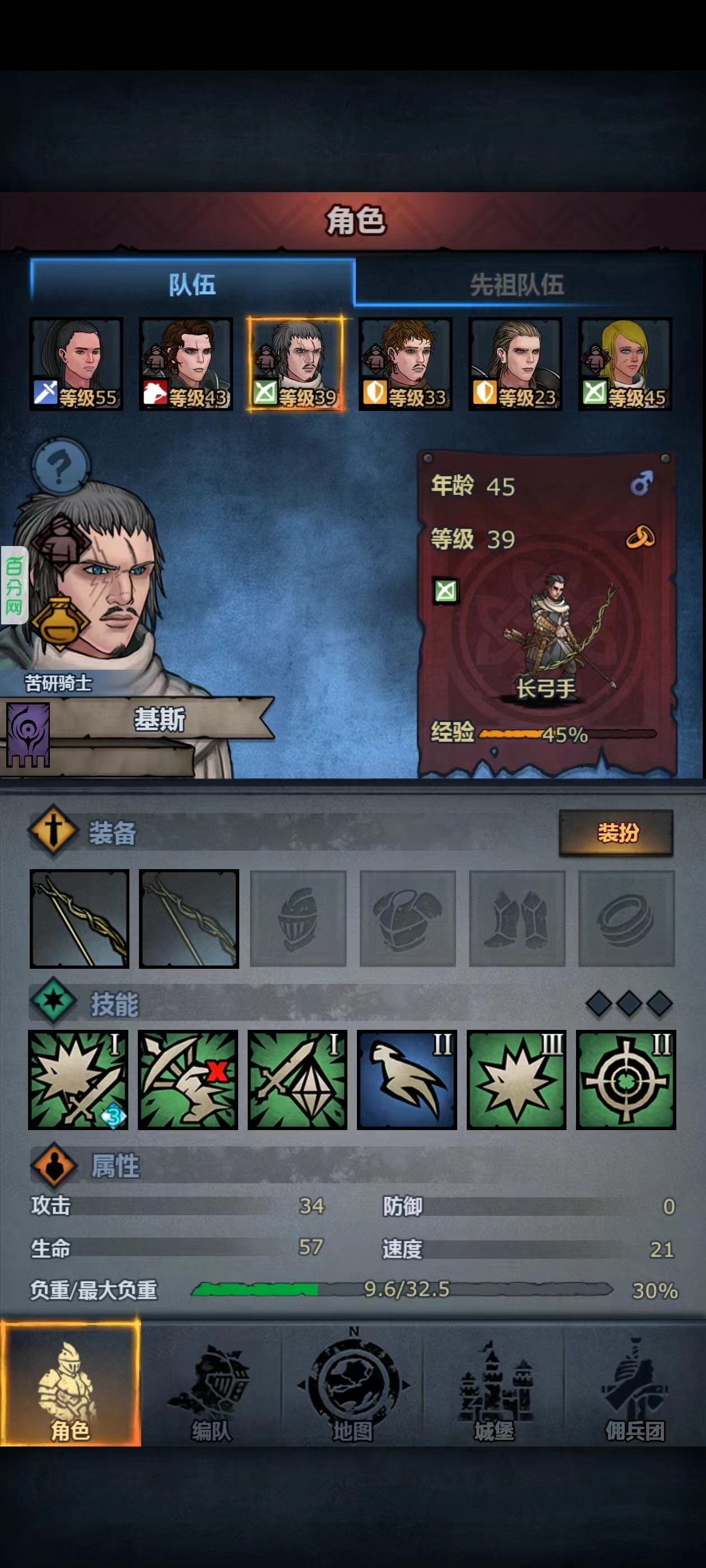Select the blue bird skill icon
The width and height of the screenshot is (706, 1568).
click(x=407, y=1079)
